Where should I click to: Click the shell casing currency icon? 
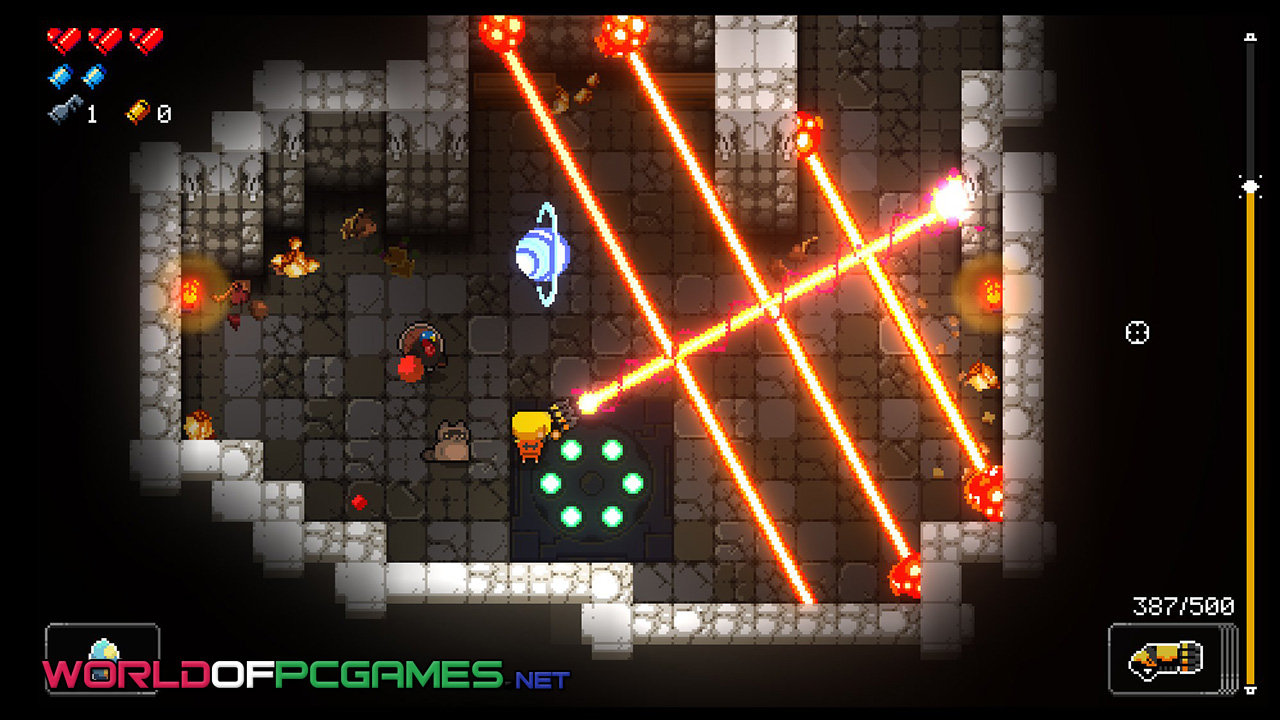(x=139, y=113)
